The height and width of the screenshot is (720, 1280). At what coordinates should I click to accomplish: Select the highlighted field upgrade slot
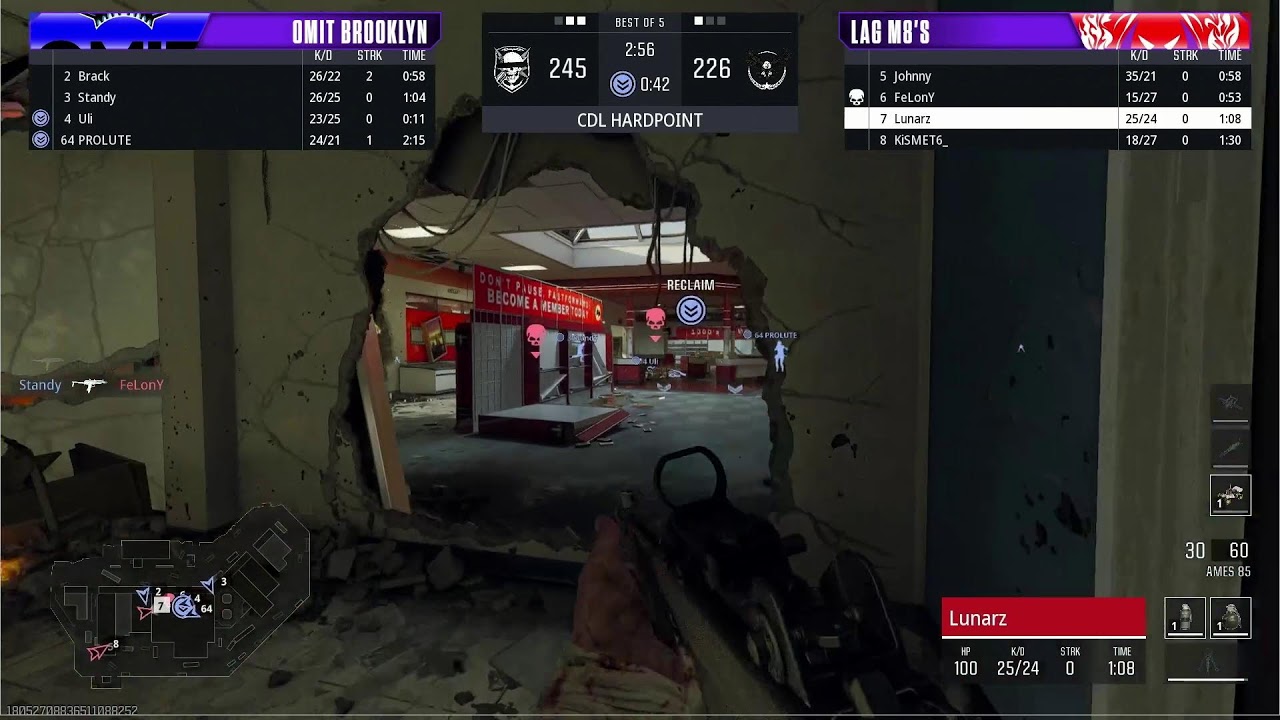[1230, 495]
